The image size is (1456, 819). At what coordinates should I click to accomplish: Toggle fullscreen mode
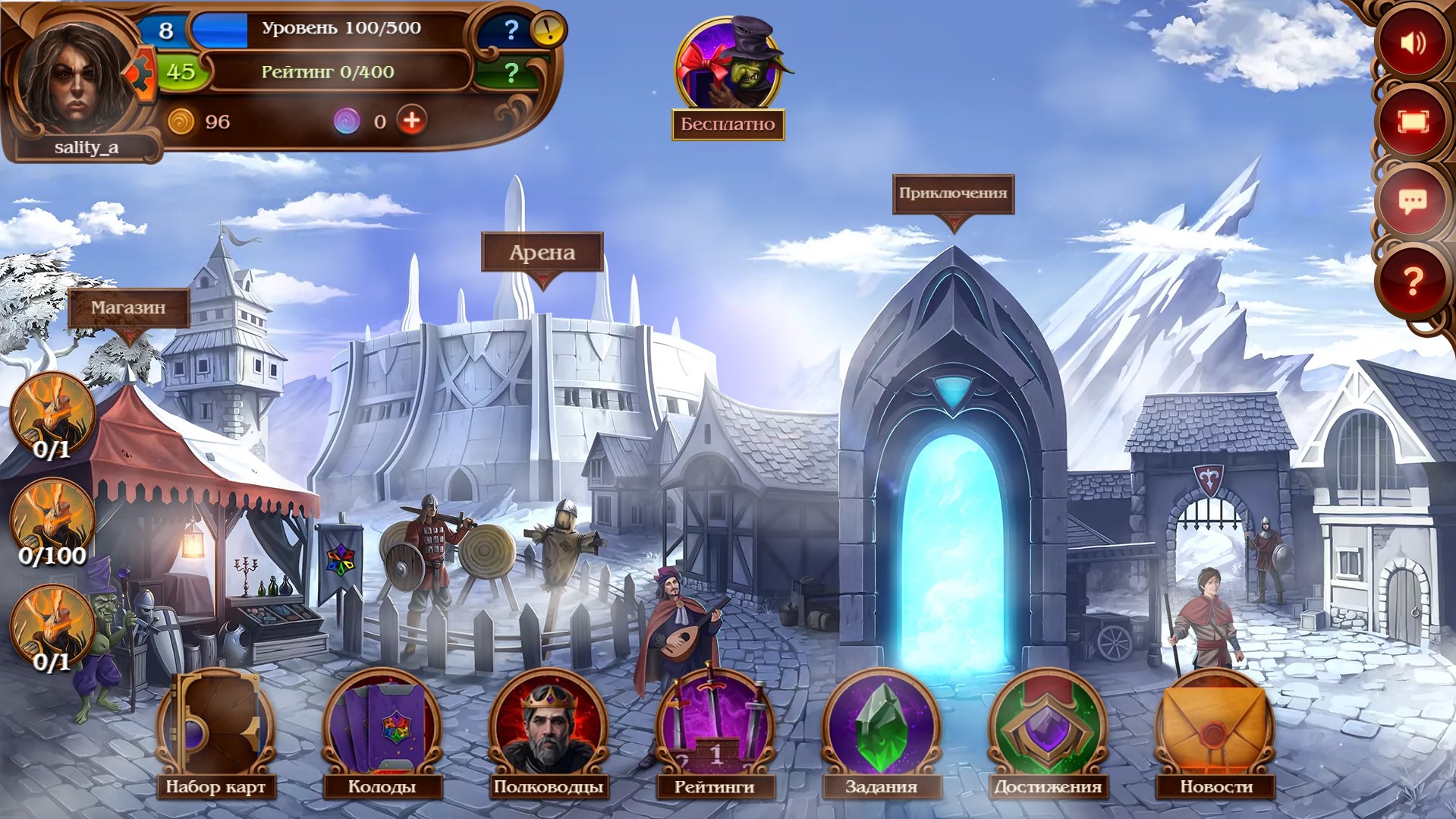click(1414, 122)
